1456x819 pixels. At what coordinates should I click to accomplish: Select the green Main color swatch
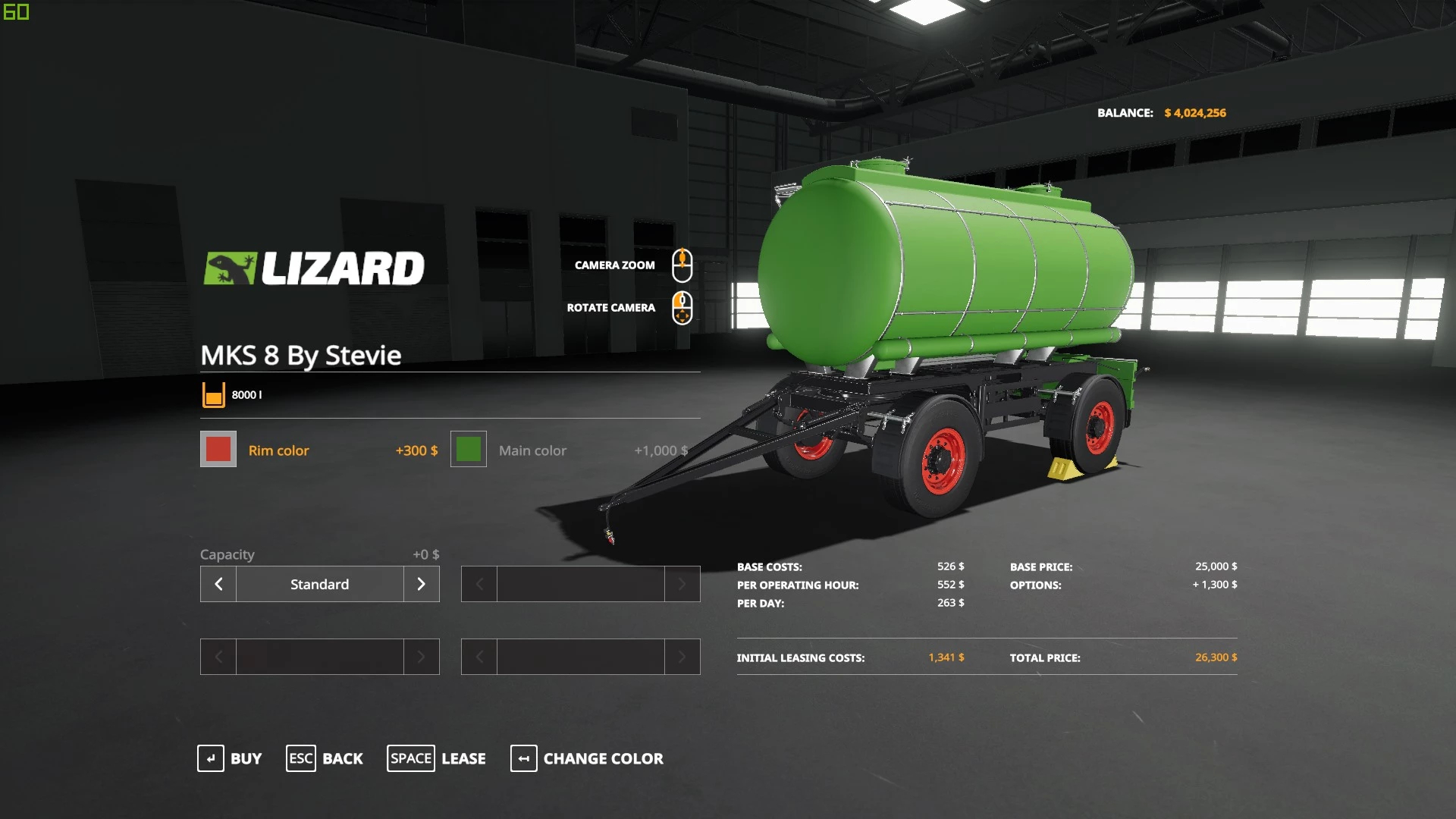pyautogui.click(x=469, y=450)
